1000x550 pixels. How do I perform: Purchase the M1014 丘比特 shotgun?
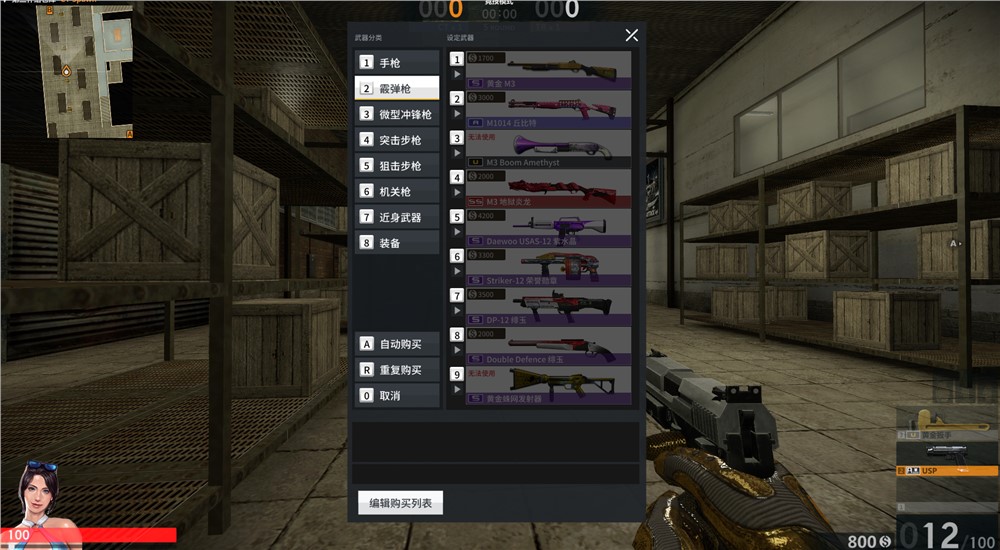tap(548, 110)
